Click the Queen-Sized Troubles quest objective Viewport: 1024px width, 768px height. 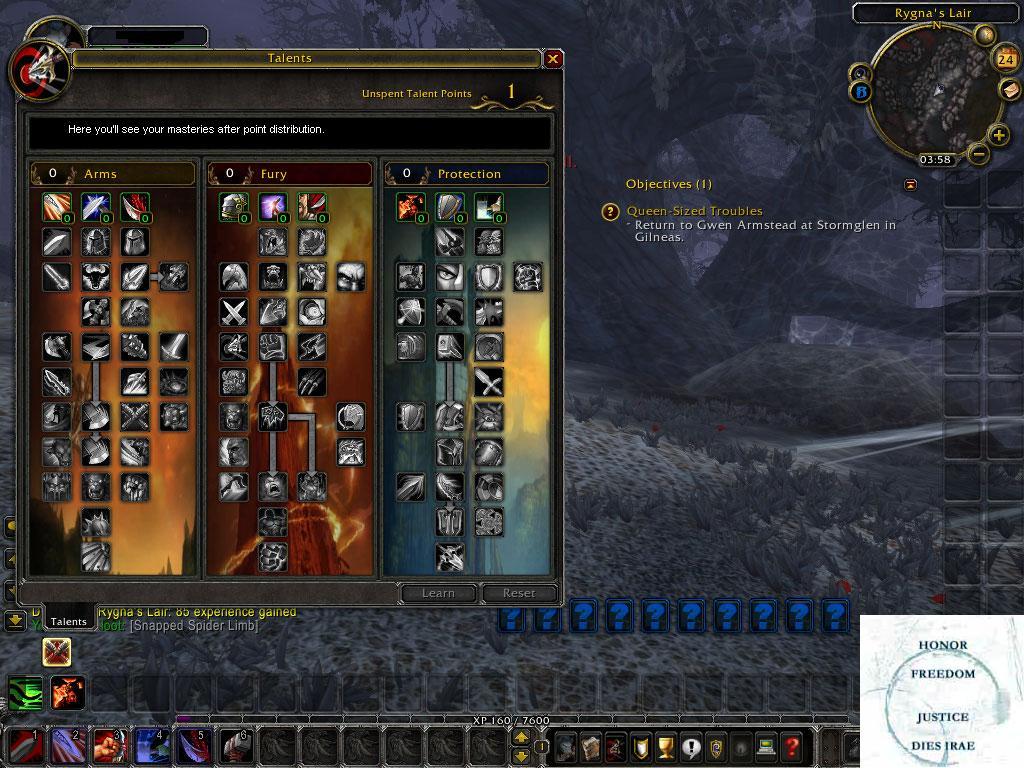(x=694, y=211)
